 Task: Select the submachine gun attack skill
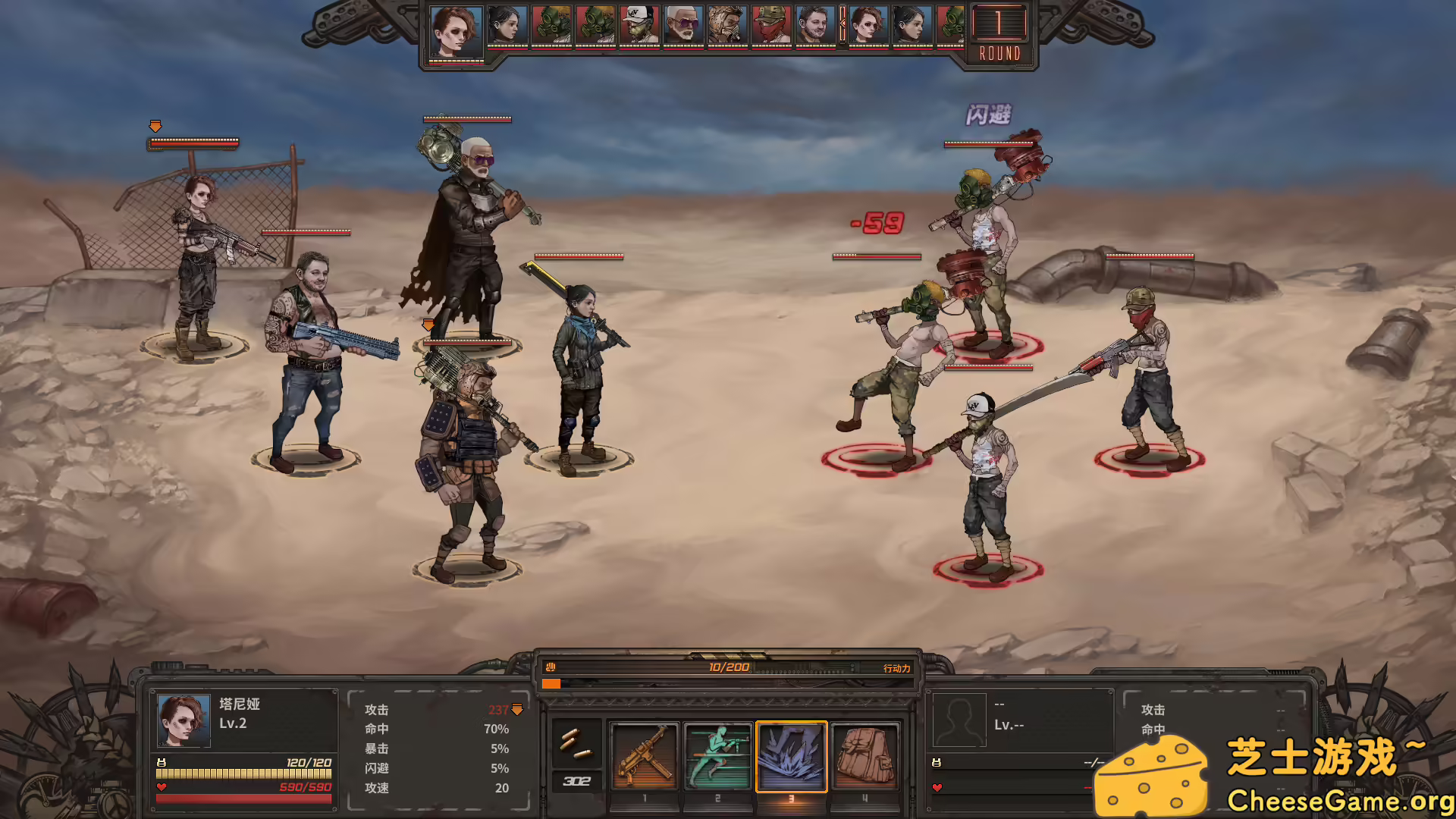tap(644, 756)
